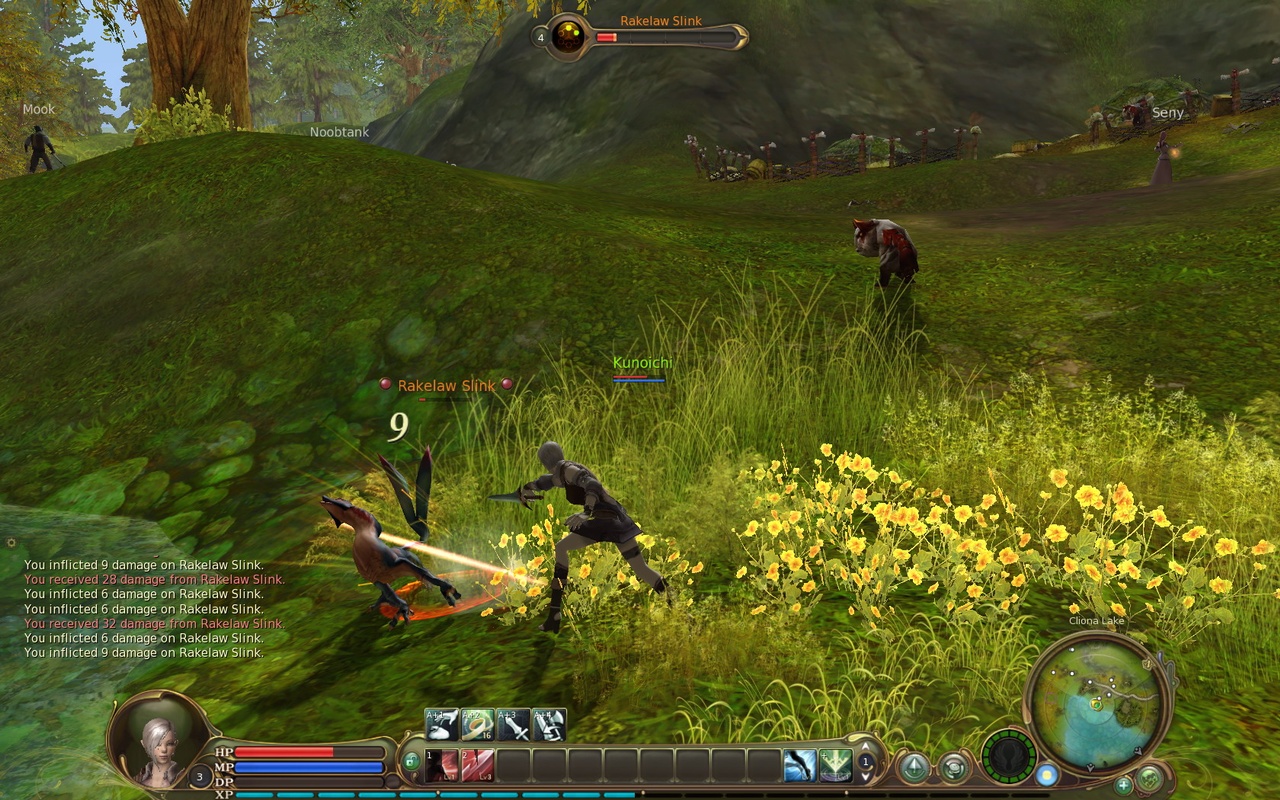Activate the red skill in quickbar slot 1
This screenshot has height=800, width=1280.
(441, 766)
